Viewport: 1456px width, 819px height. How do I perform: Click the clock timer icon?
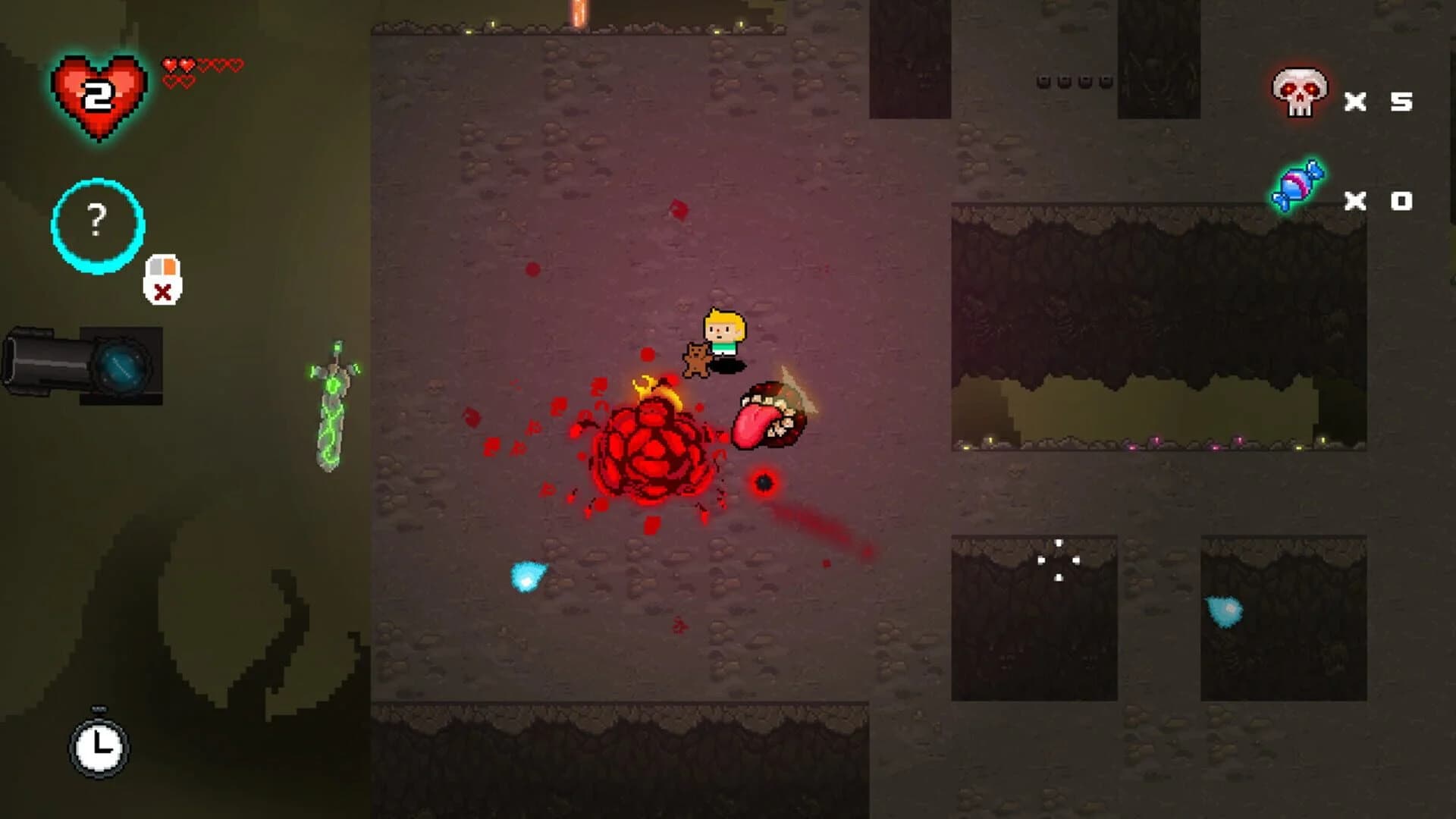(x=97, y=751)
